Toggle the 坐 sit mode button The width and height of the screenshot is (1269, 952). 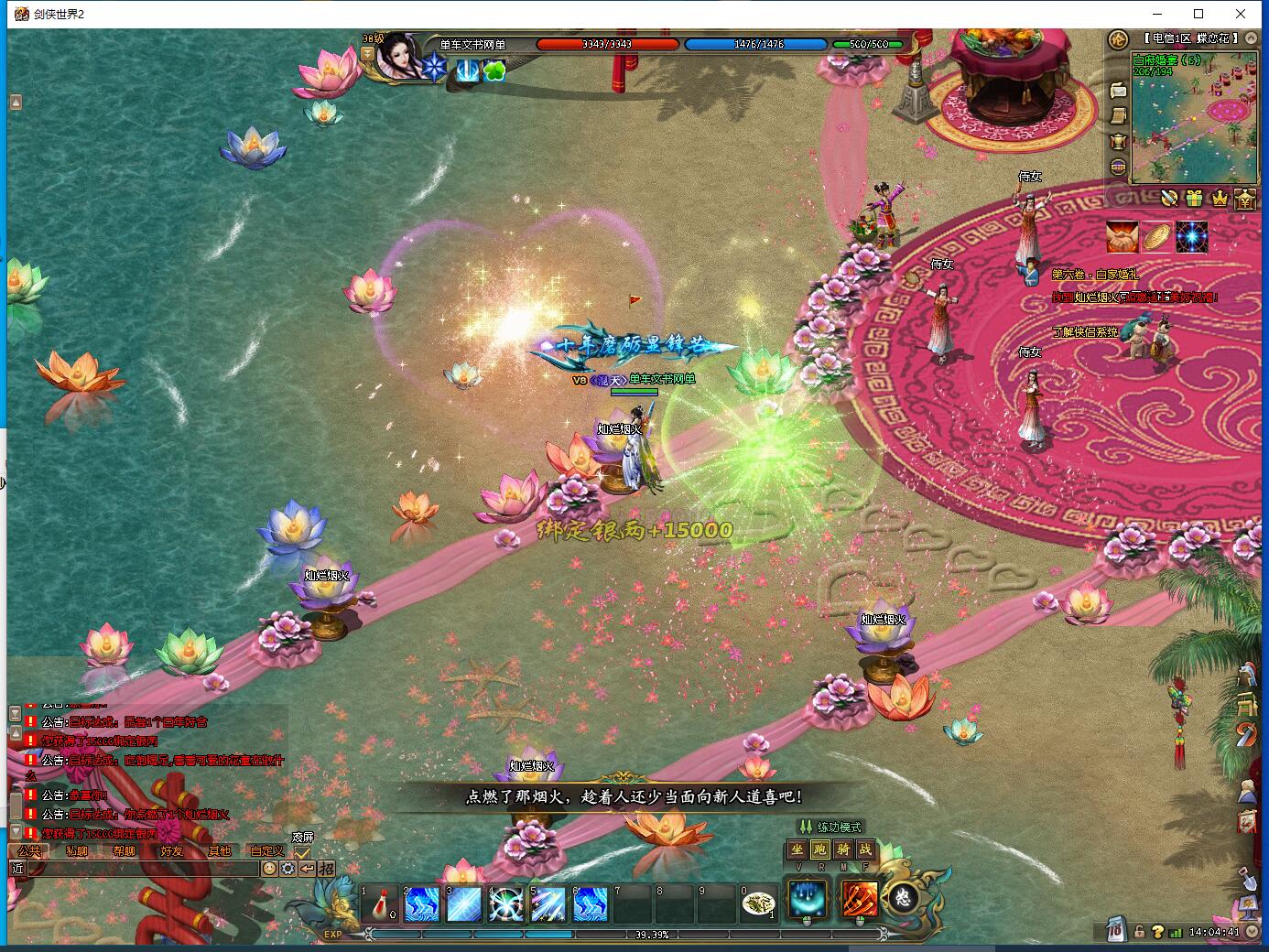point(797,849)
